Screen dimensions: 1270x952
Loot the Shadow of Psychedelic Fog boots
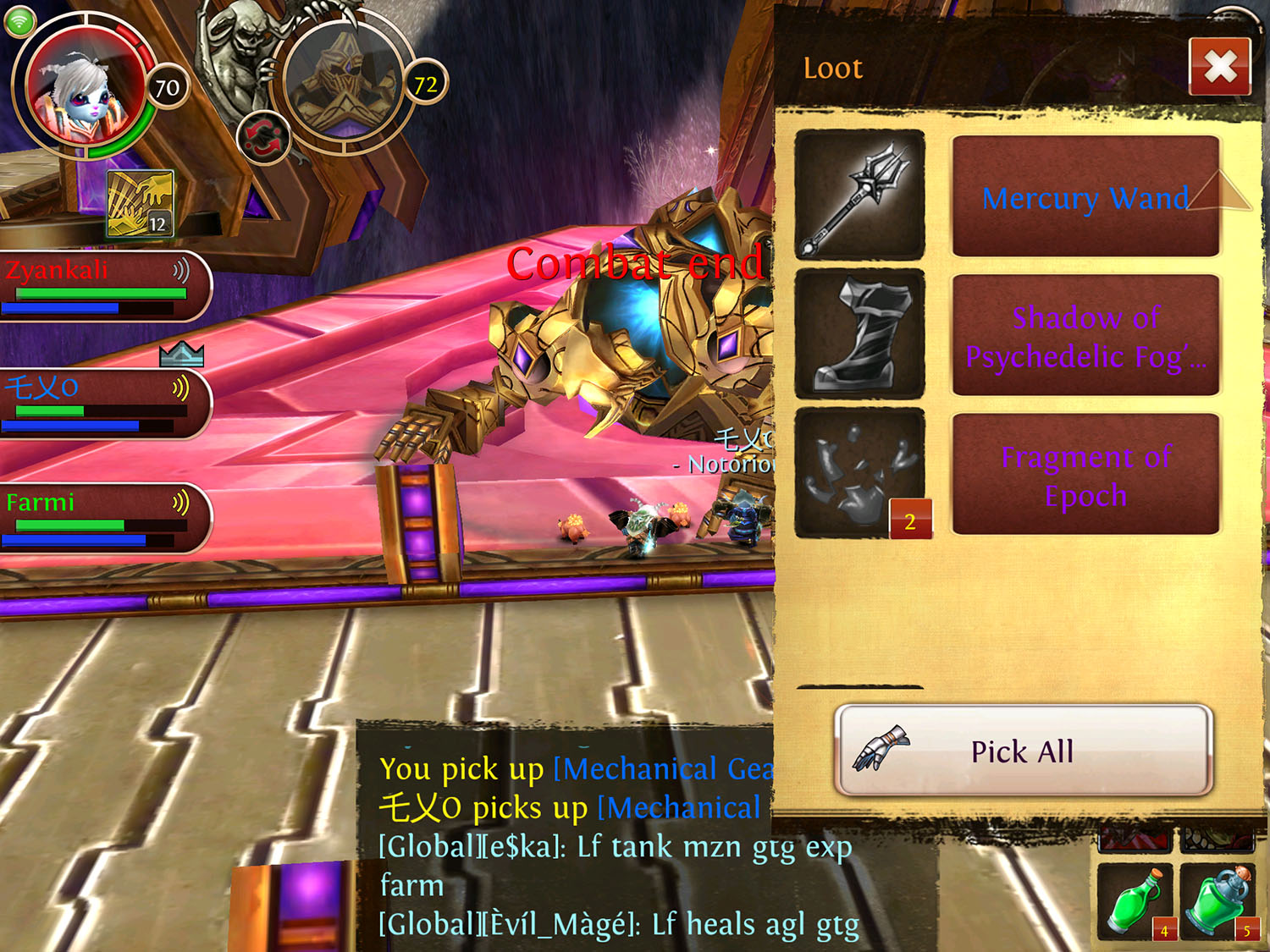[1085, 336]
